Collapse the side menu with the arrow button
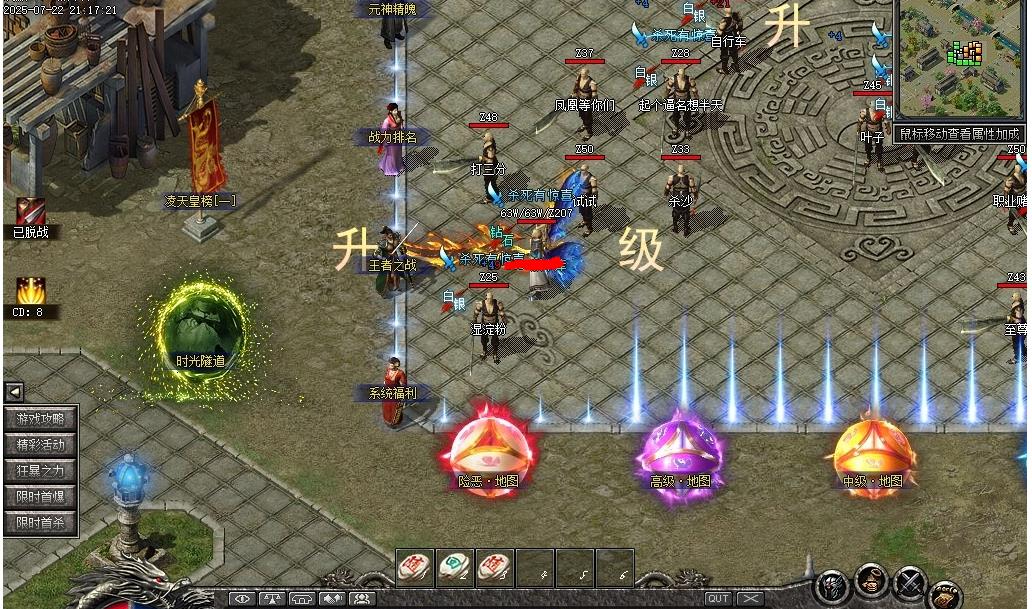The width and height of the screenshot is (1032, 609). pyautogui.click(x=14, y=392)
